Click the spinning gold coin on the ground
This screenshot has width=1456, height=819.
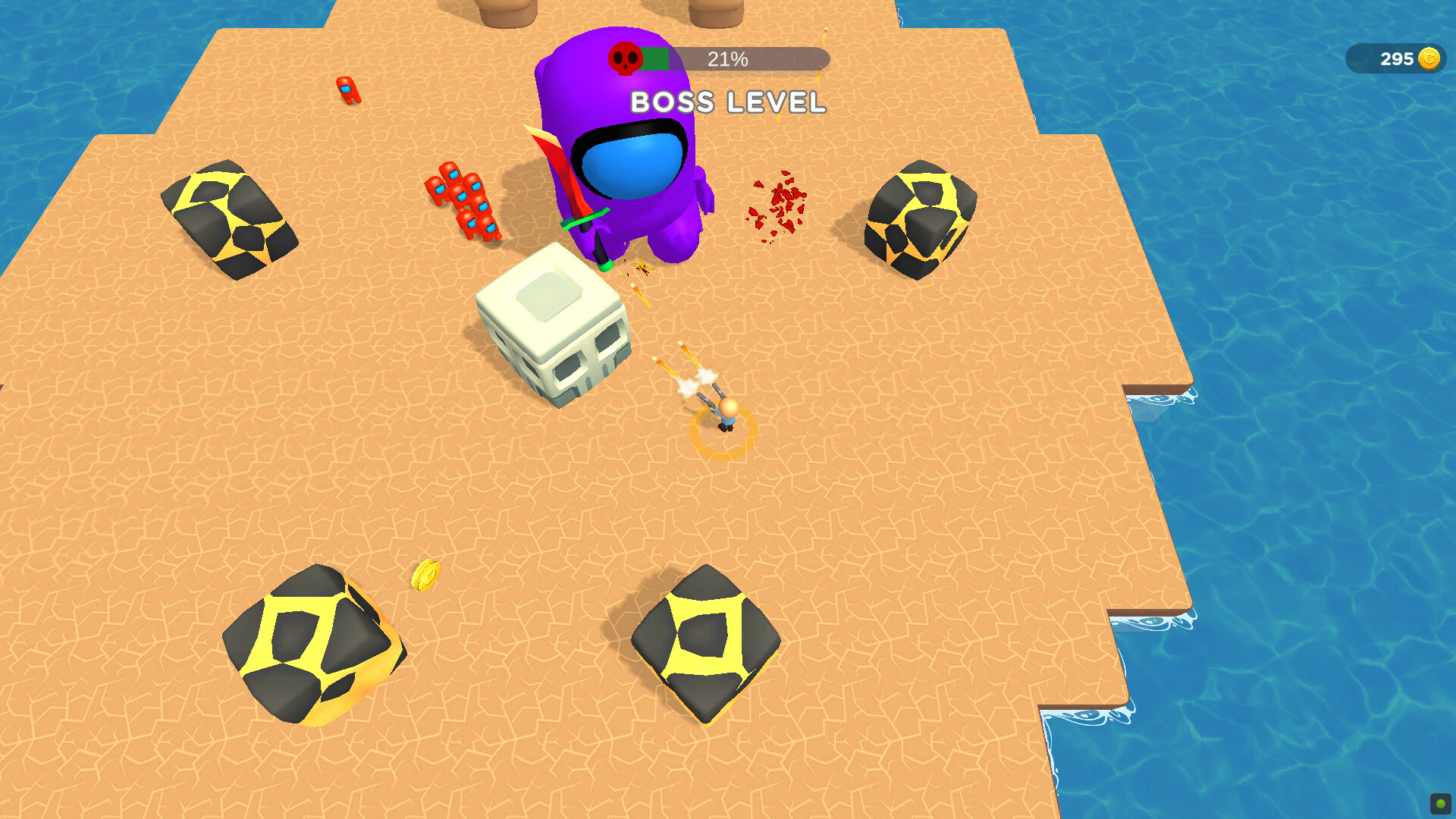point(425,576)
